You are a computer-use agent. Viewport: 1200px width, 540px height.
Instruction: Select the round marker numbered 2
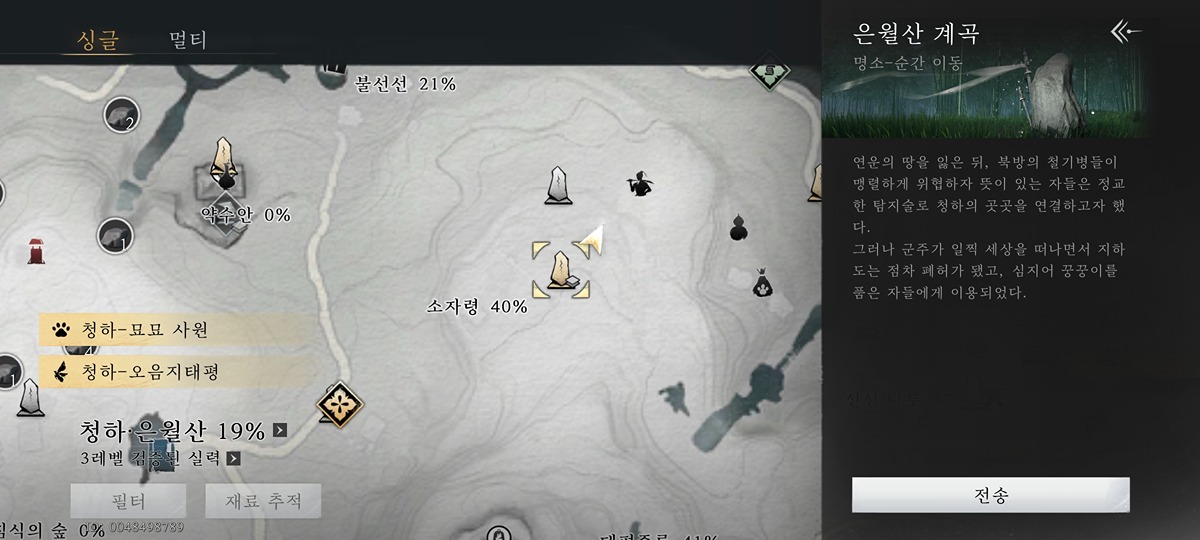pos(120,116)
